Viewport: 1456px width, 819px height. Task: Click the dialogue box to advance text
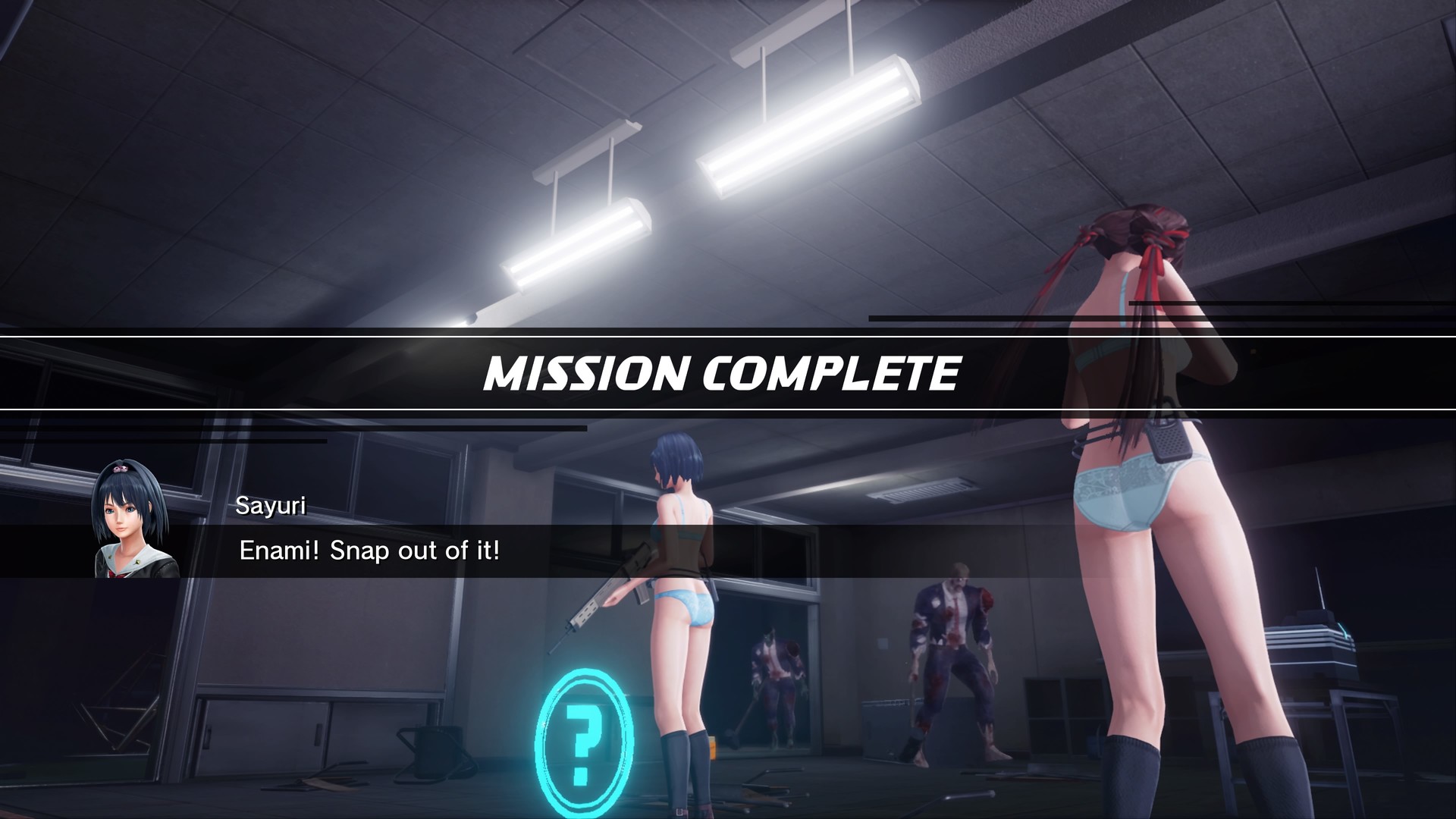pyautogui.click(x=531, y=551)
